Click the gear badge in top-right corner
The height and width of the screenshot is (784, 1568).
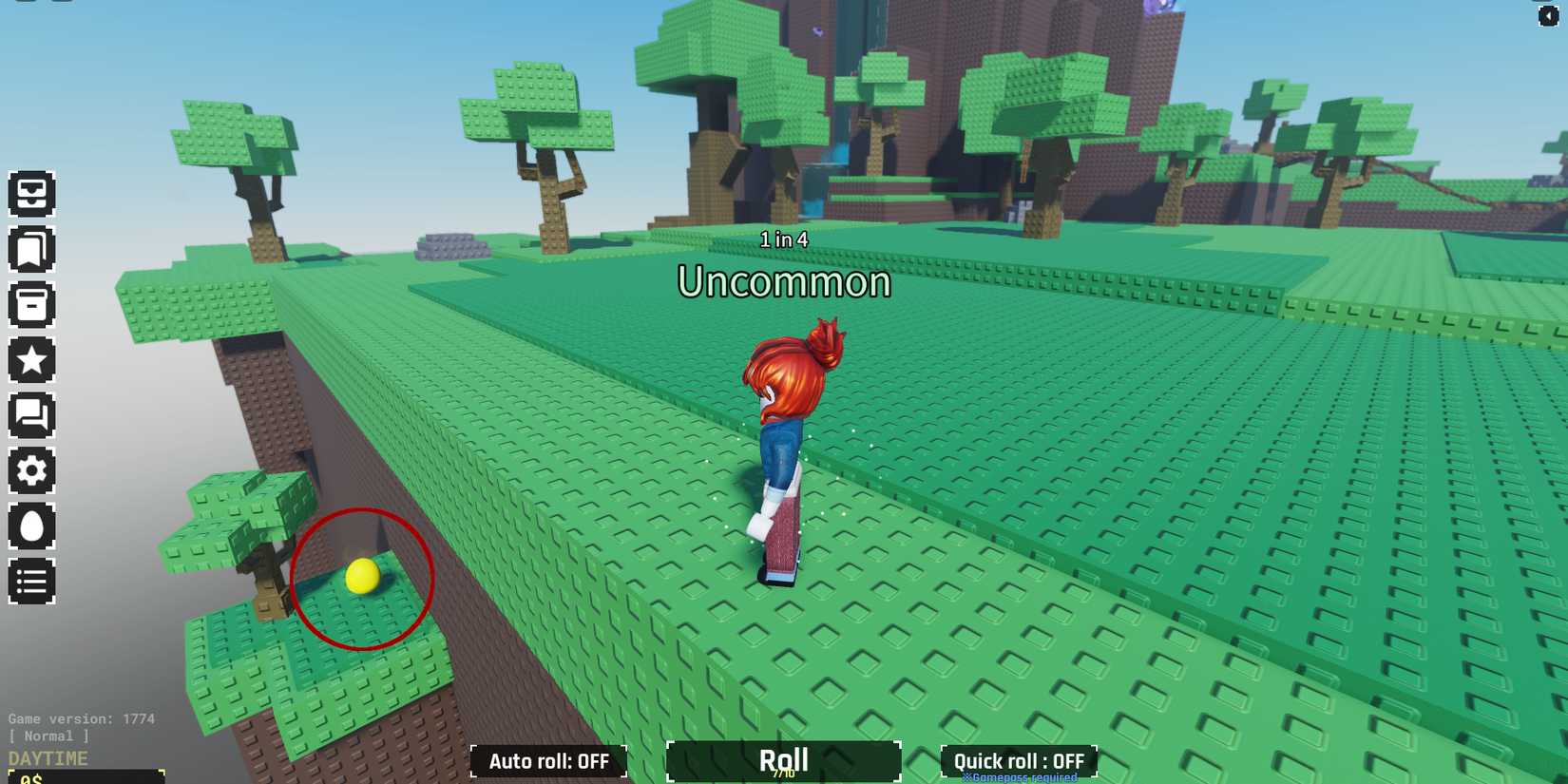coord(1547,14)
